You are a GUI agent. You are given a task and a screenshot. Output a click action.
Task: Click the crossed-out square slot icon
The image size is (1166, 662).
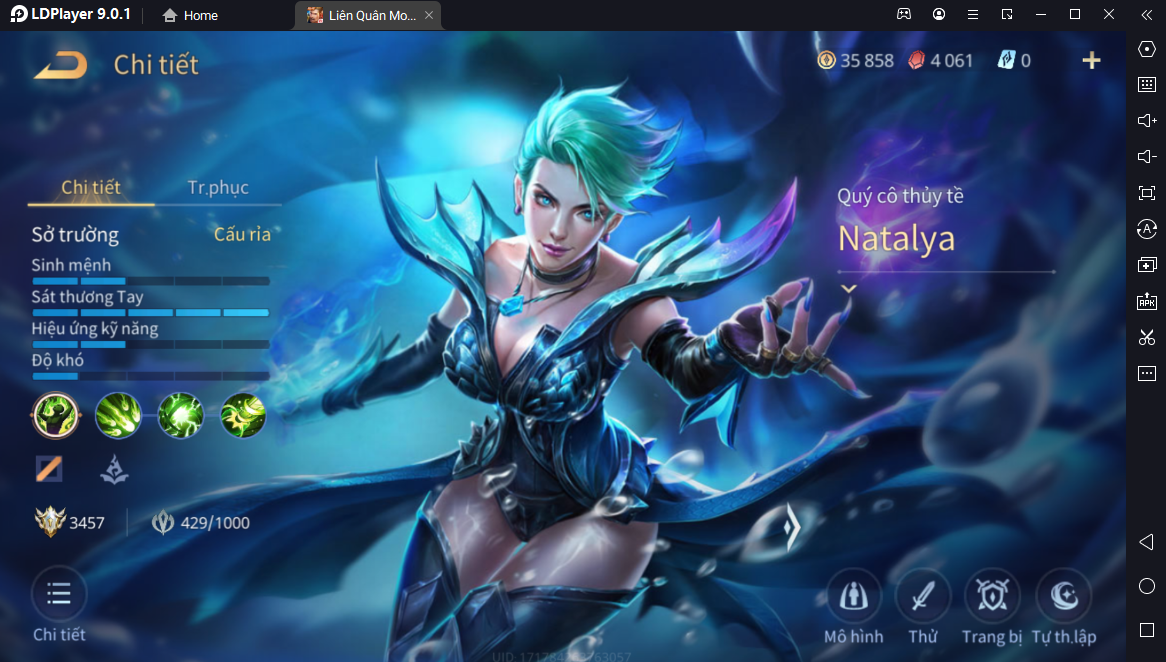[50, 468]
